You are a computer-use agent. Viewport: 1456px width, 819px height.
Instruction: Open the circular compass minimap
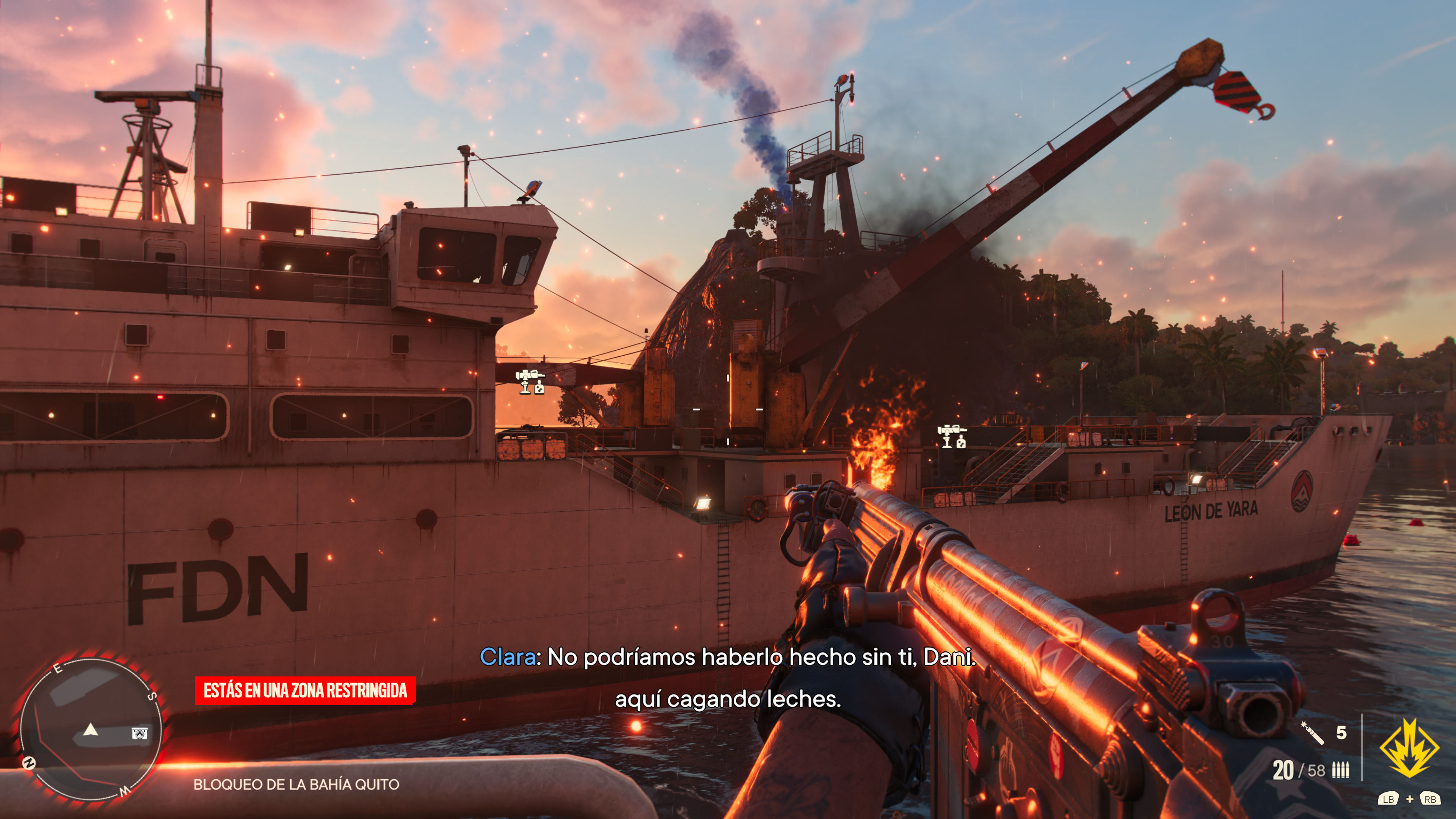pos(91,729)
